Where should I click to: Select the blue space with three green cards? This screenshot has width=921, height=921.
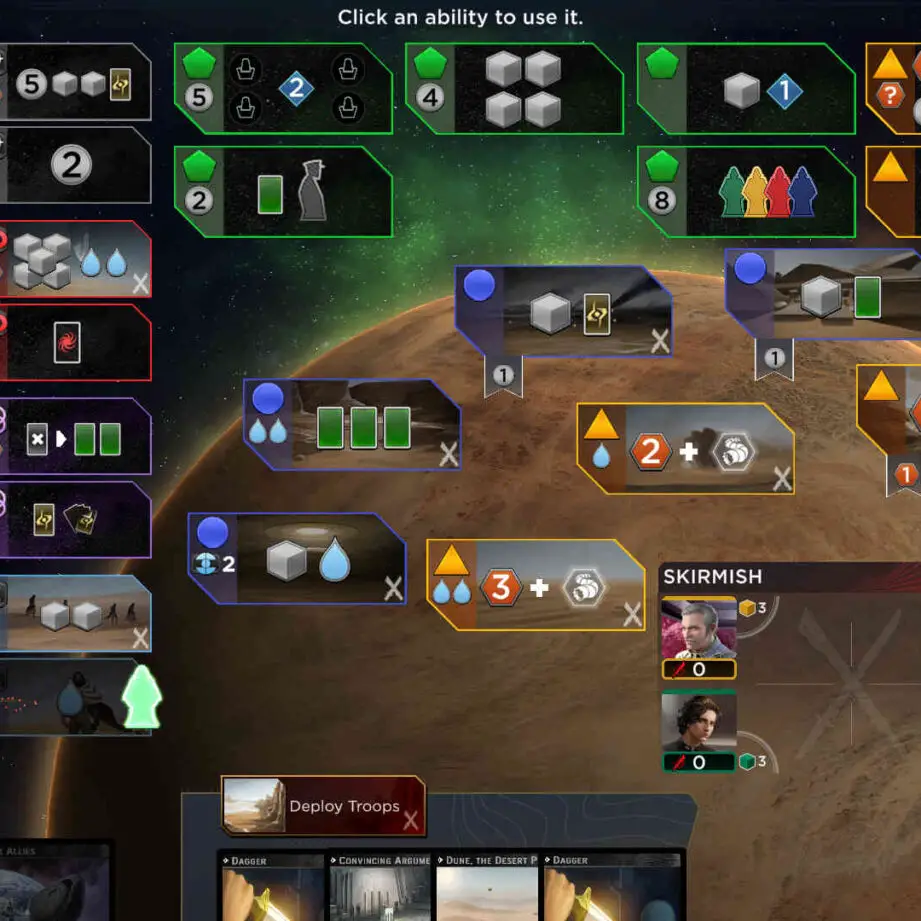pyautogui.click(x=352, y=425)
